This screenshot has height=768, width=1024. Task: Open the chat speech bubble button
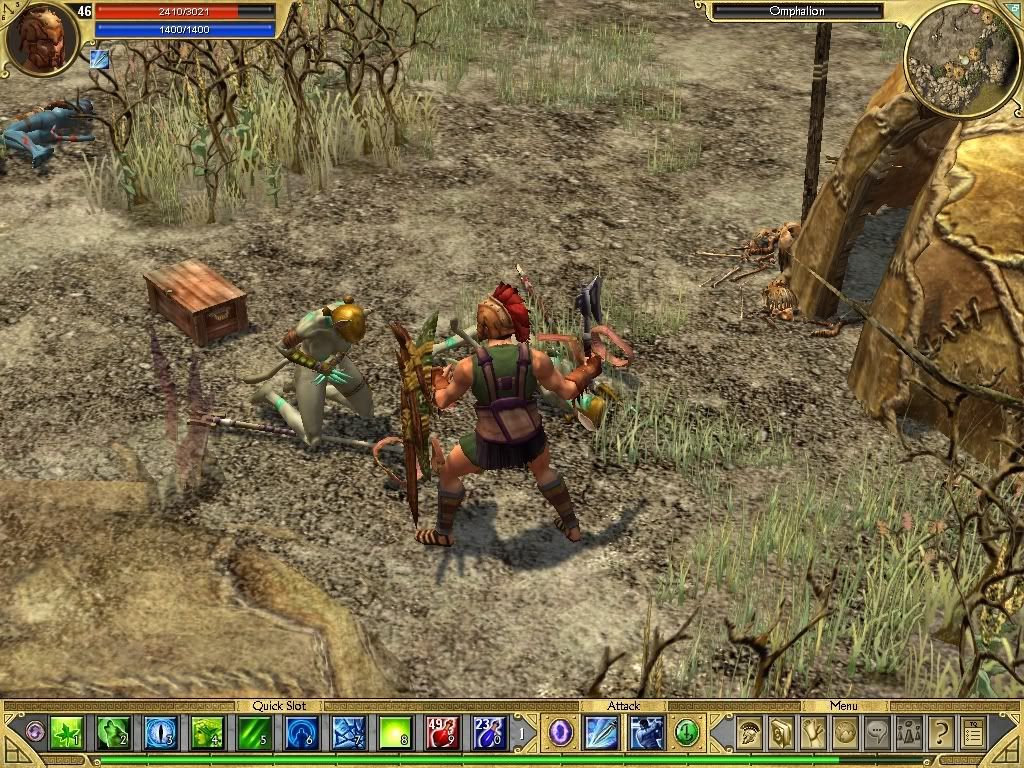[x=876, y=734]
